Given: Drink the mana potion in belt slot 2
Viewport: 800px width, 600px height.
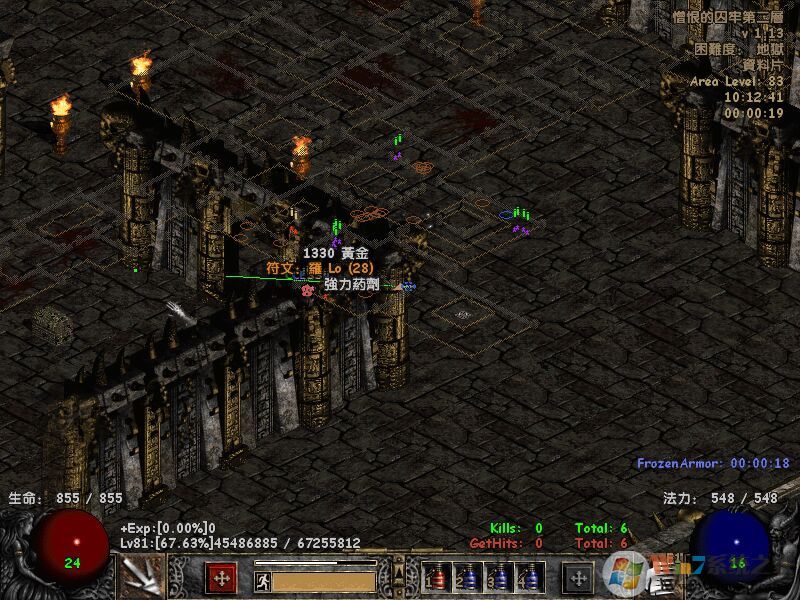Looking at the screenshot, I should 468,578.
